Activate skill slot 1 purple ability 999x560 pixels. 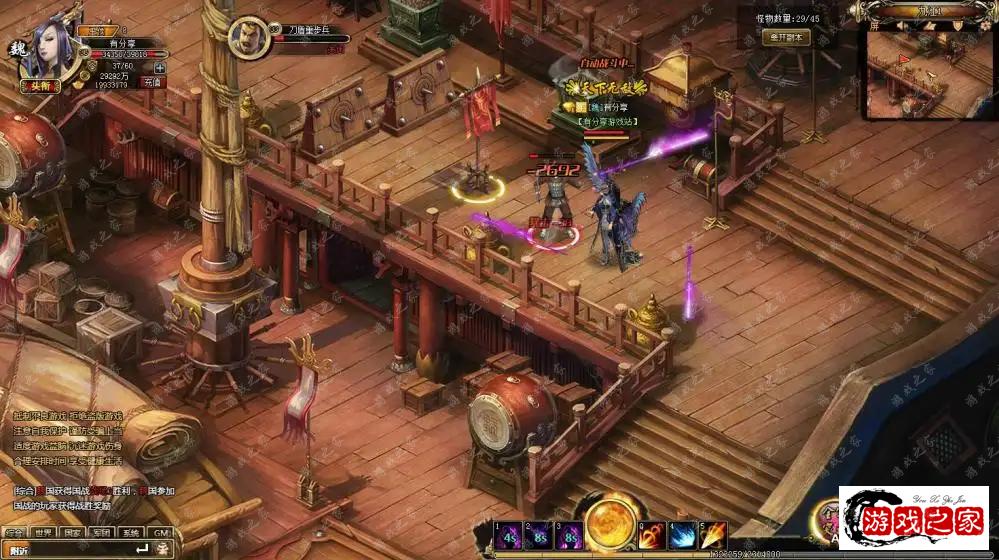509,535
